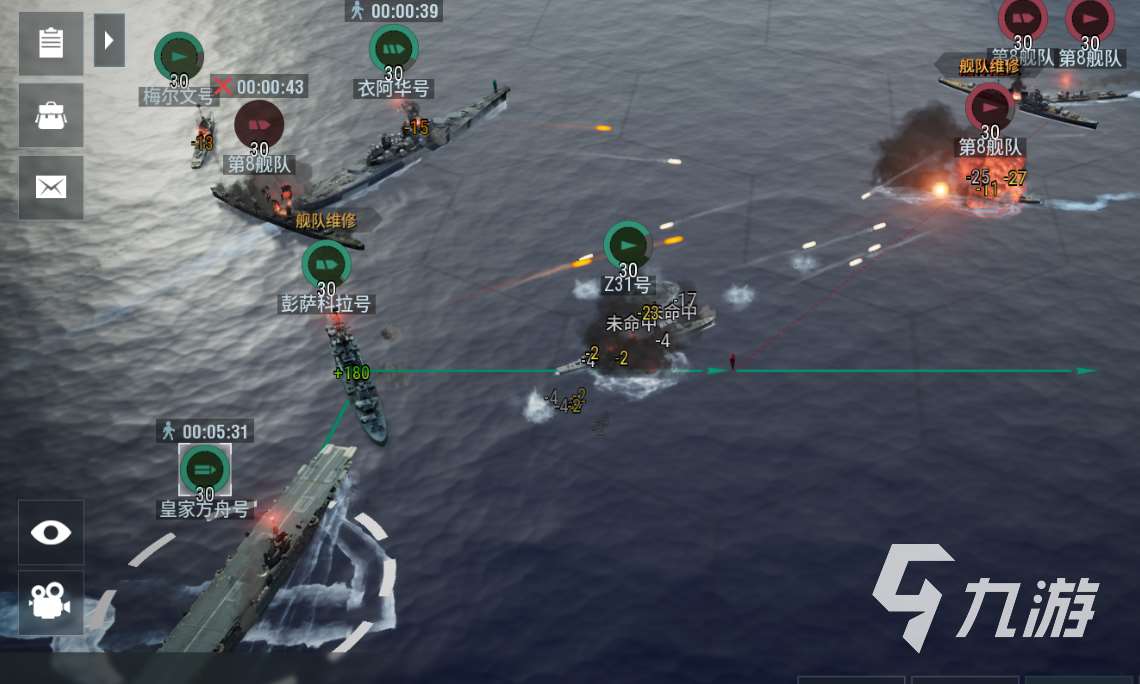1140x684 pixels.
Task: Open the briefcase inventory button
Action: [x=50, y=115]
